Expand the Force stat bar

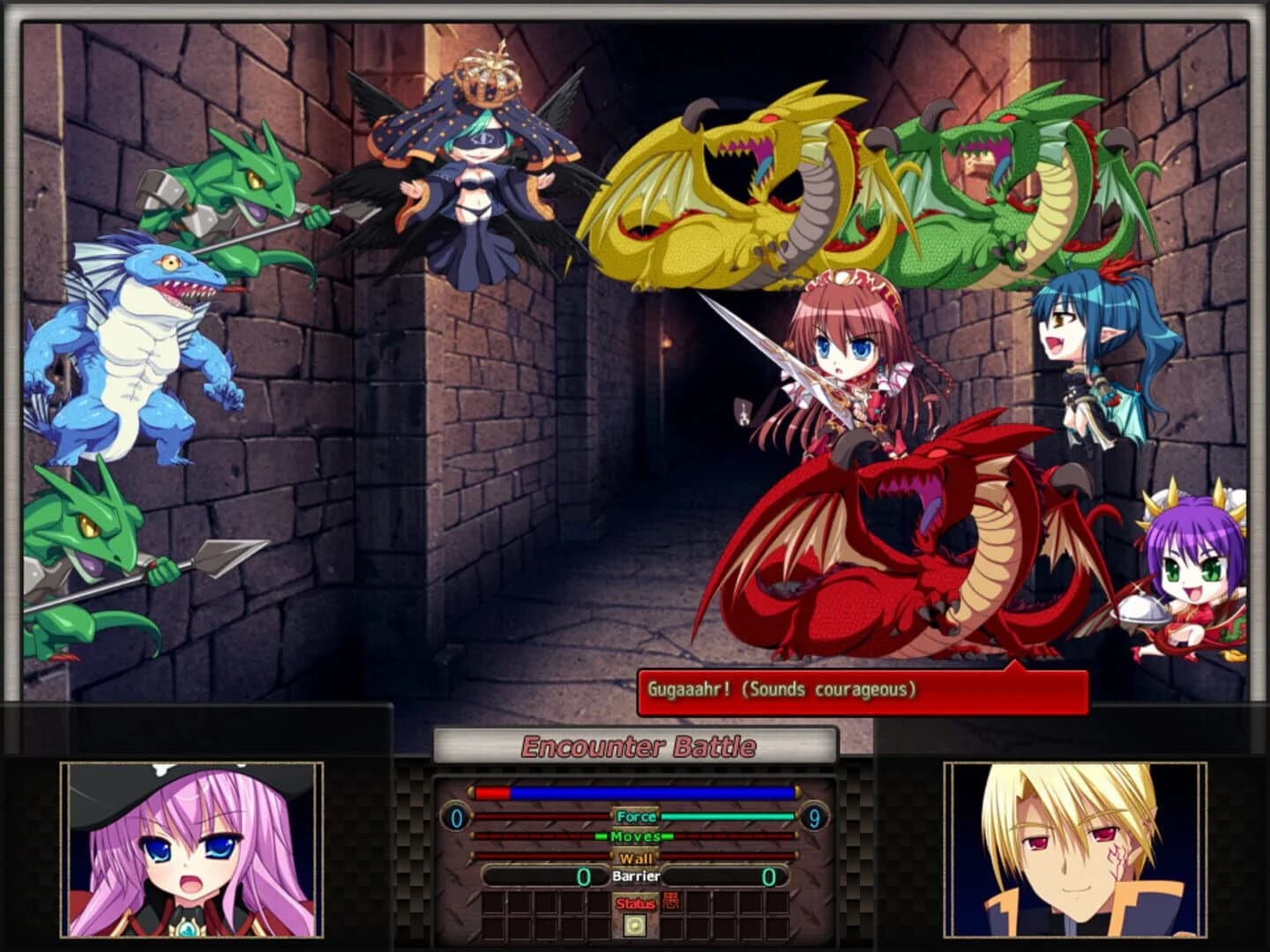(634, 816)
